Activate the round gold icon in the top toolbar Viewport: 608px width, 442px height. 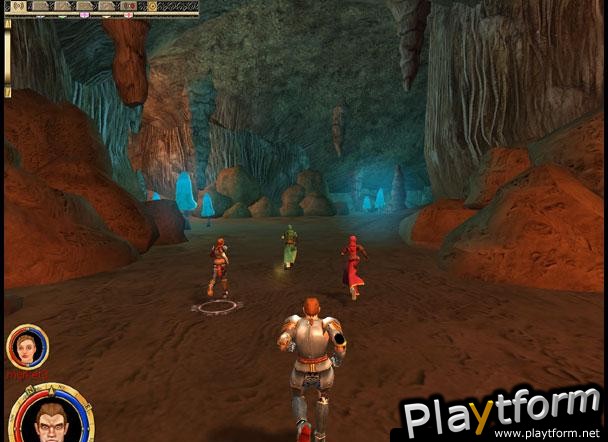152,6
